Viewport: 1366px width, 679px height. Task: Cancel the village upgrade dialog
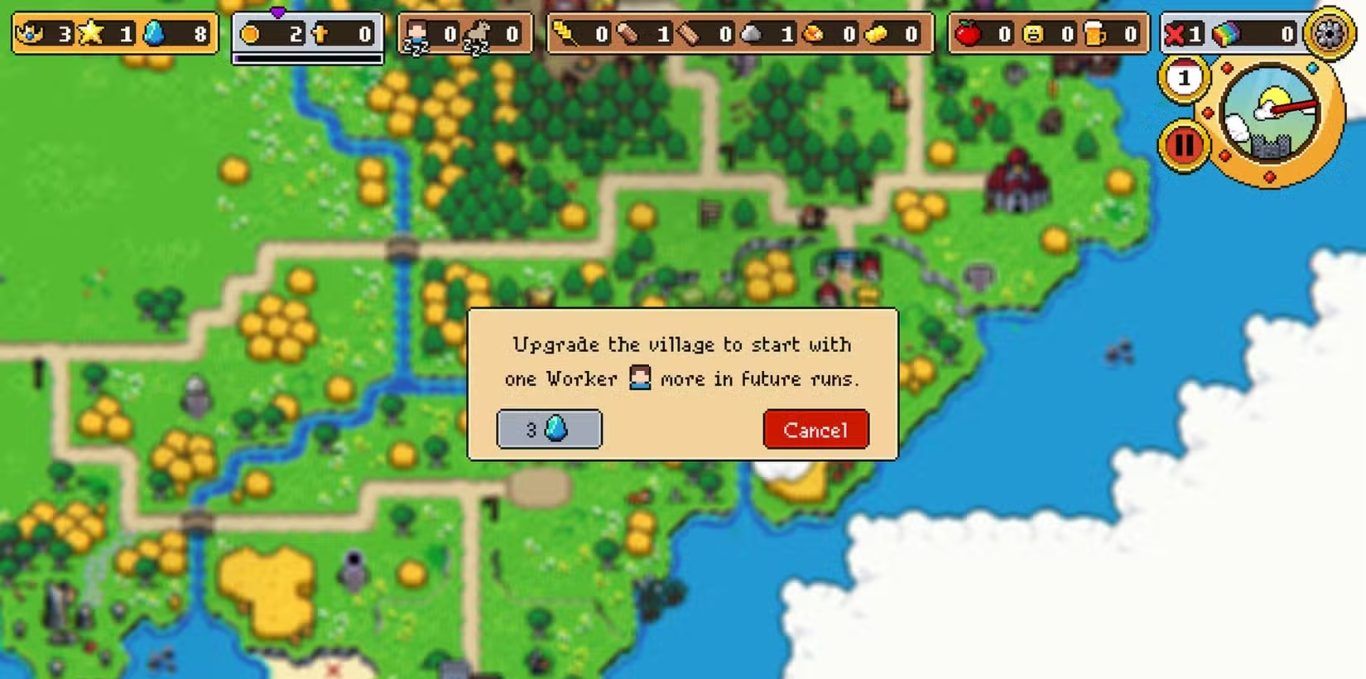[815, 429]
